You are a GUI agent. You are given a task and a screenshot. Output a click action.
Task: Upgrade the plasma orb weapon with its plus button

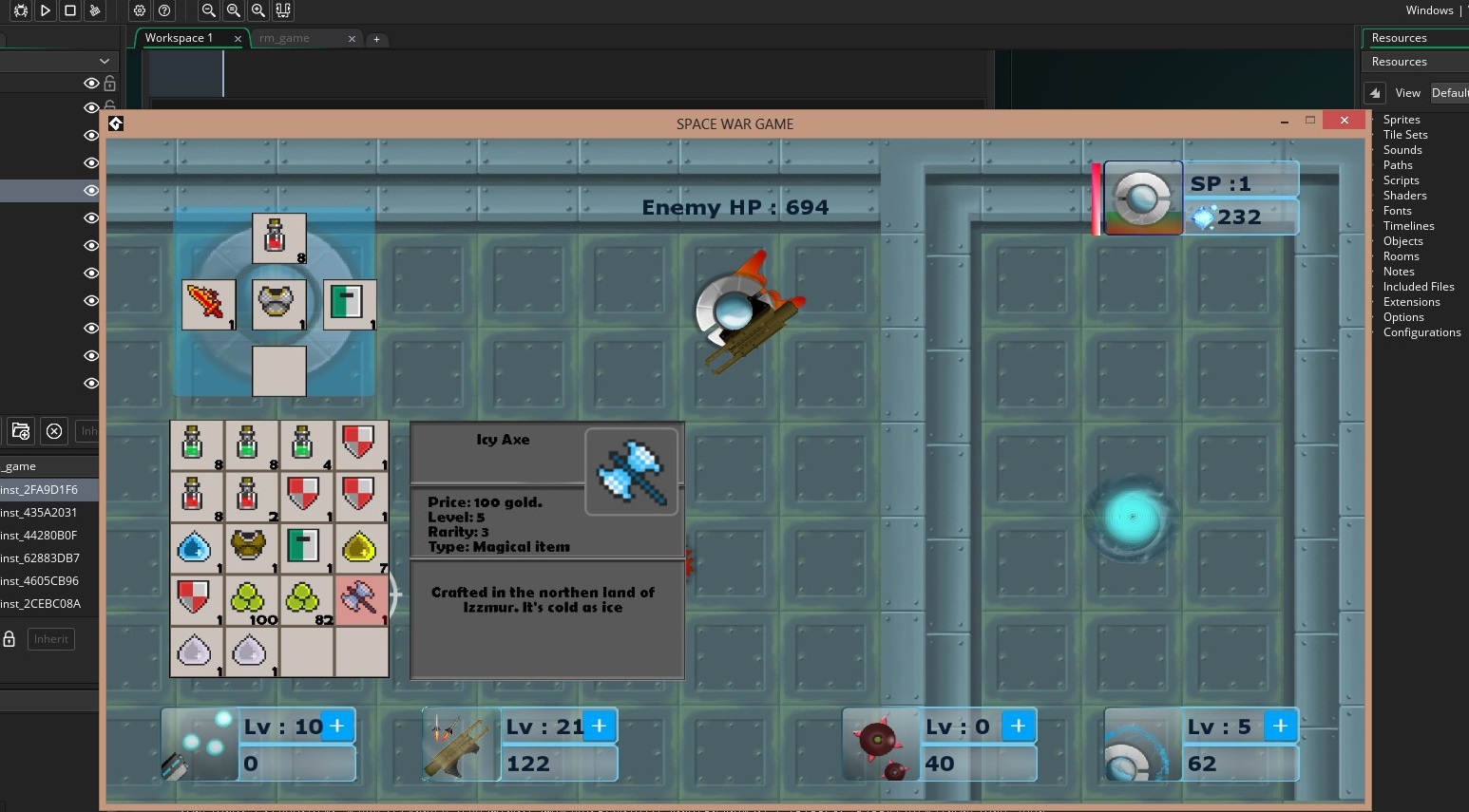click(337, 727)
